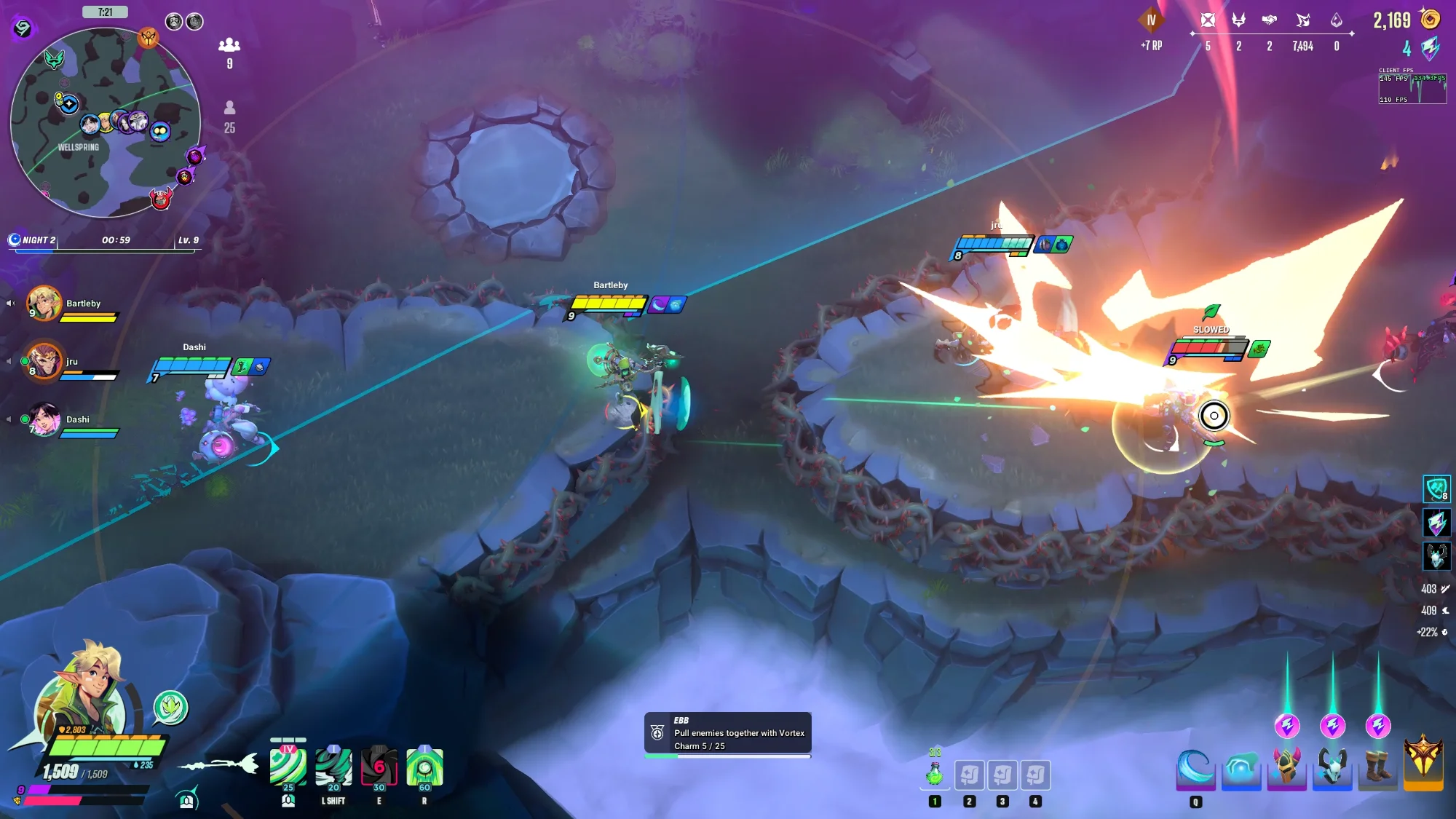This screenshot has height=819, width=1456.
Task: Click the shield buff icon with 8 stacks
Action: [1437, 490]
